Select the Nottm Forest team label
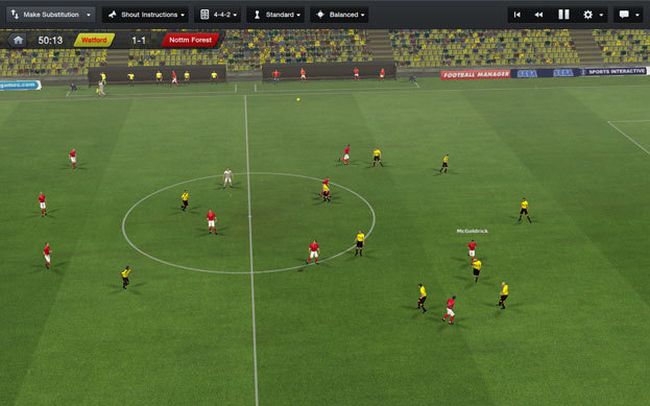The image size is (650, 406). [x=191, y=40]
